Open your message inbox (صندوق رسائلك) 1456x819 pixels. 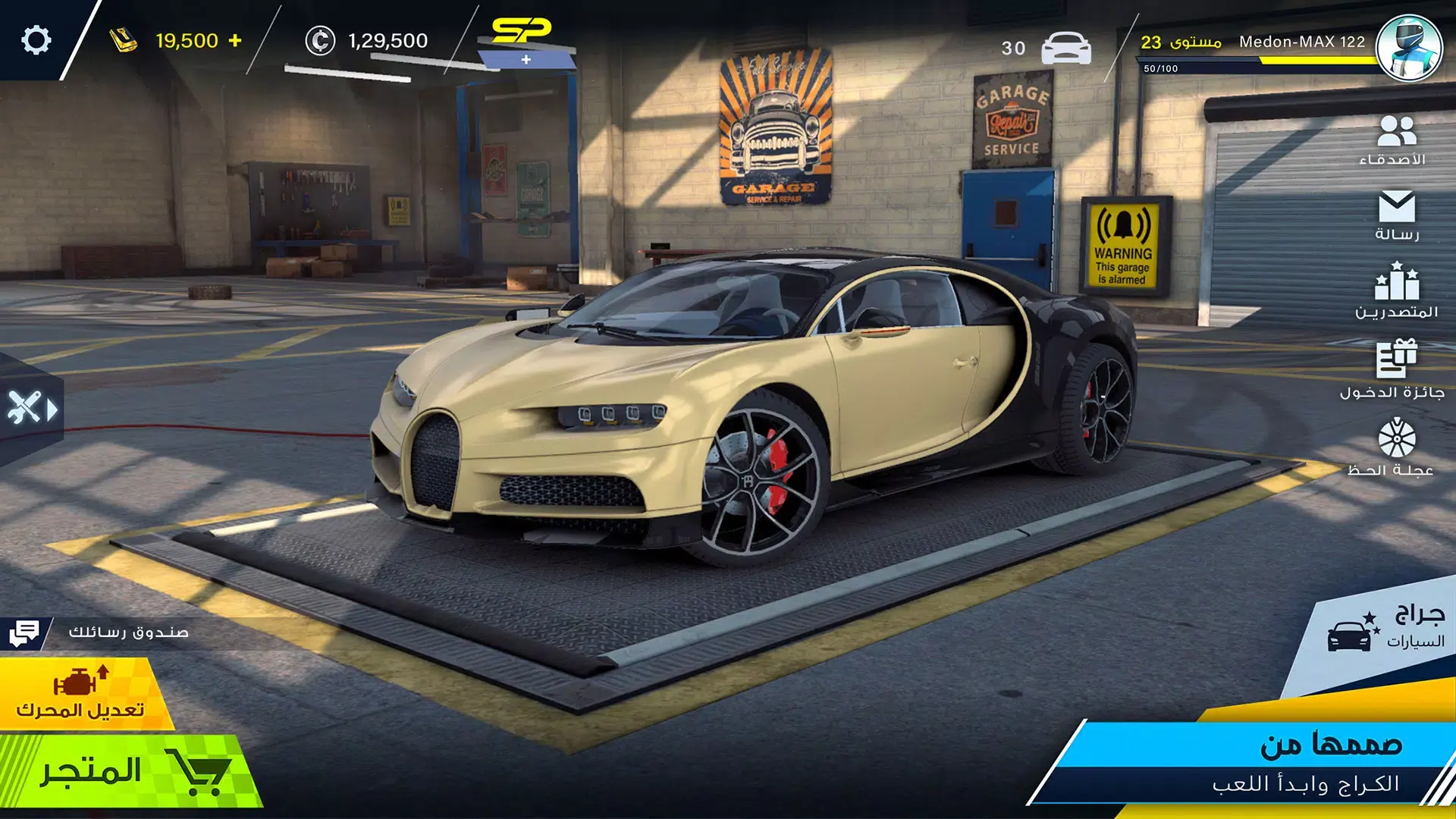pyautogui.click(x=99, y=632)
